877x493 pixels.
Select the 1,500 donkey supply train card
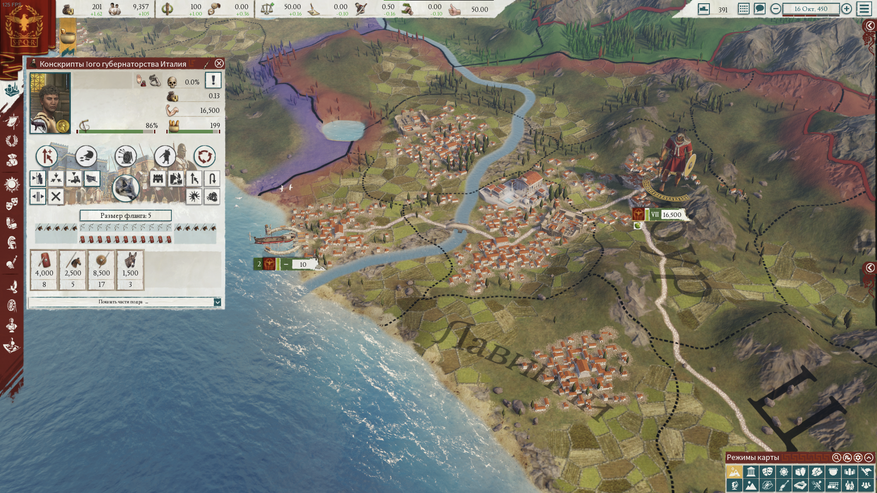130,270
